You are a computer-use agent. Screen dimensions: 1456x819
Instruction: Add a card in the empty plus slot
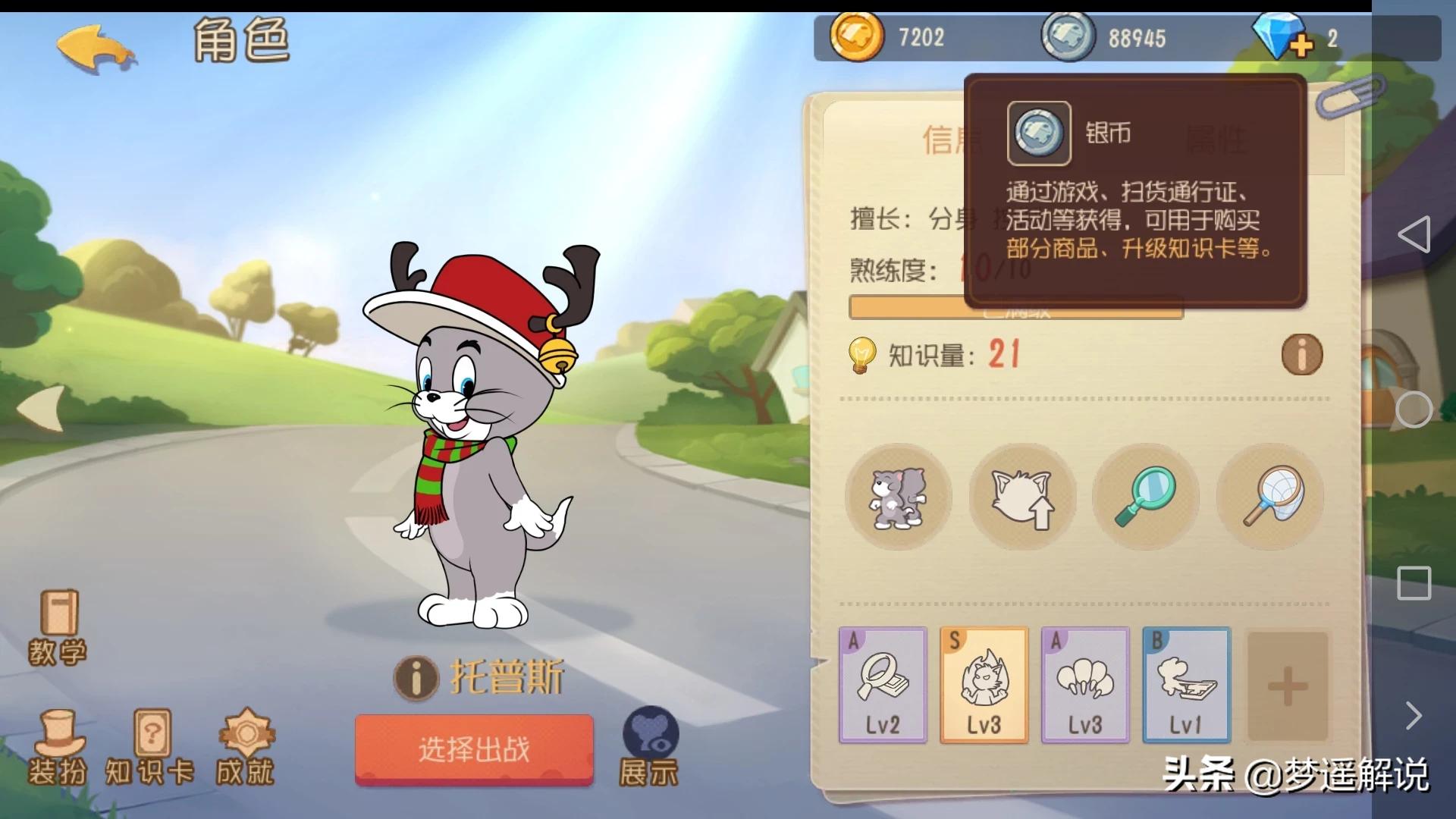tap(1288, 687)
